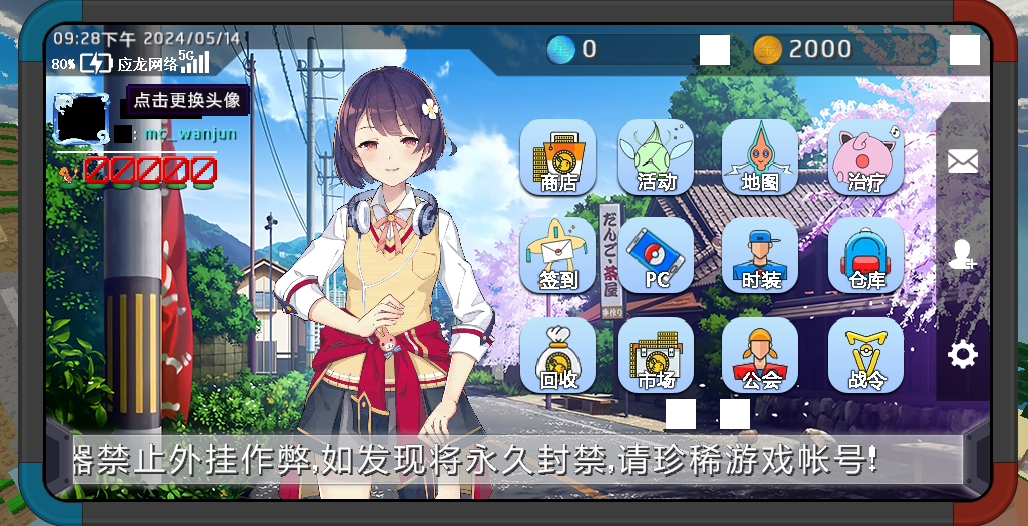Open the 地图 map

(x=760, y=157)
